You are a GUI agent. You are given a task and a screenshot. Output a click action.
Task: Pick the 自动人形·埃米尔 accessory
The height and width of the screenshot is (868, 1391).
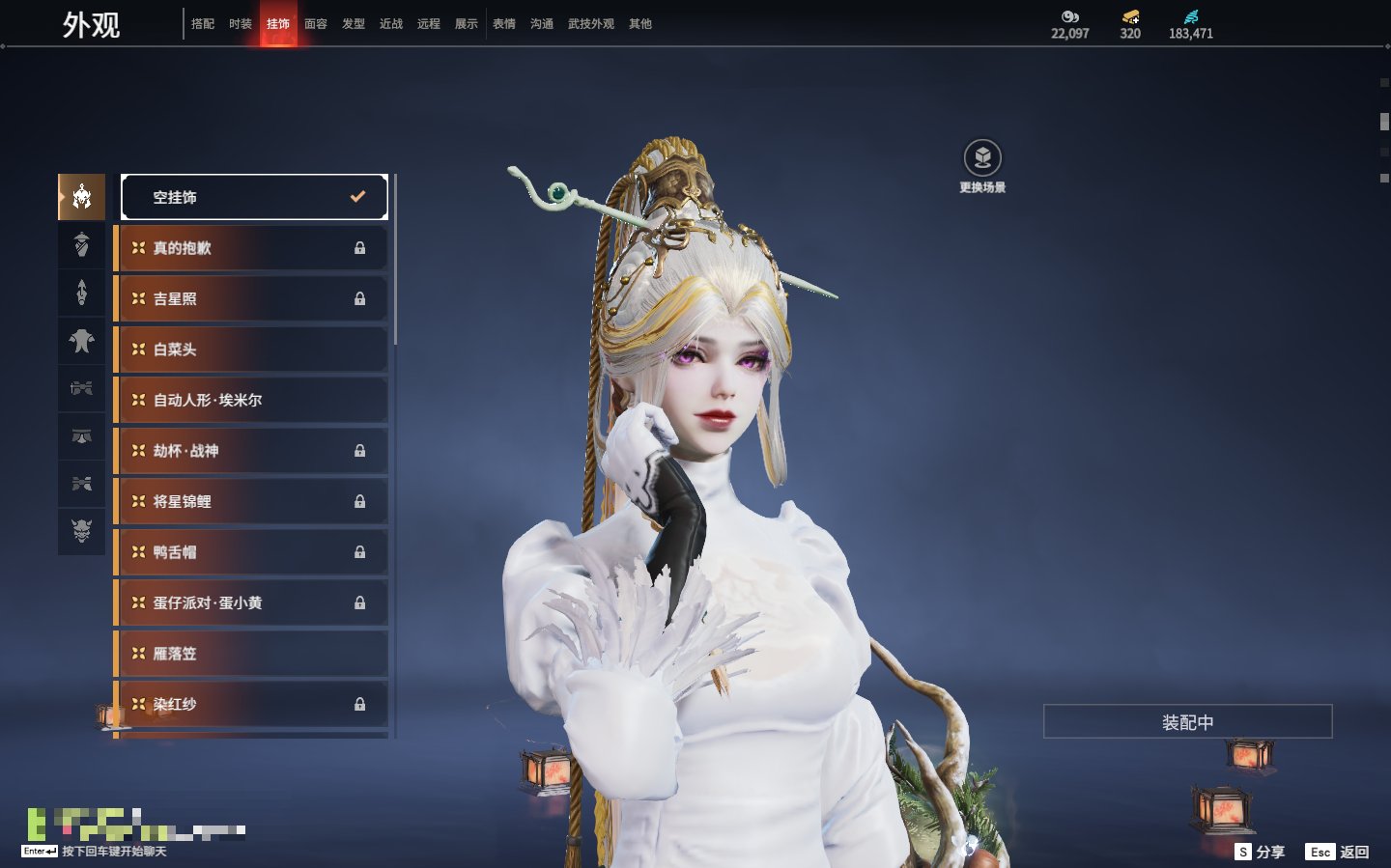tap(252, 400)
